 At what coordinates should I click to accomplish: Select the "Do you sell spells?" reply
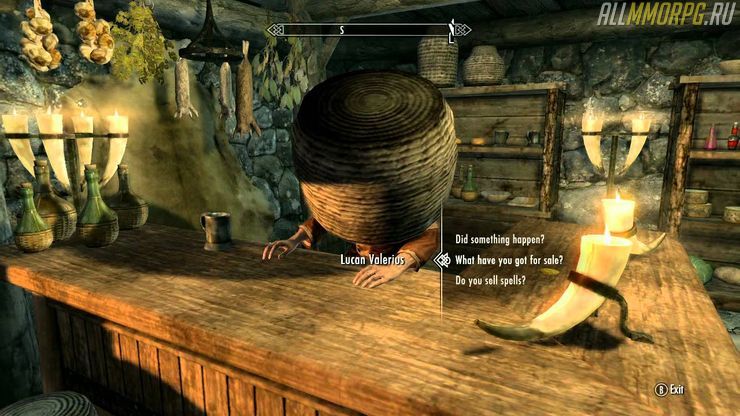click(x=490, y=278)
